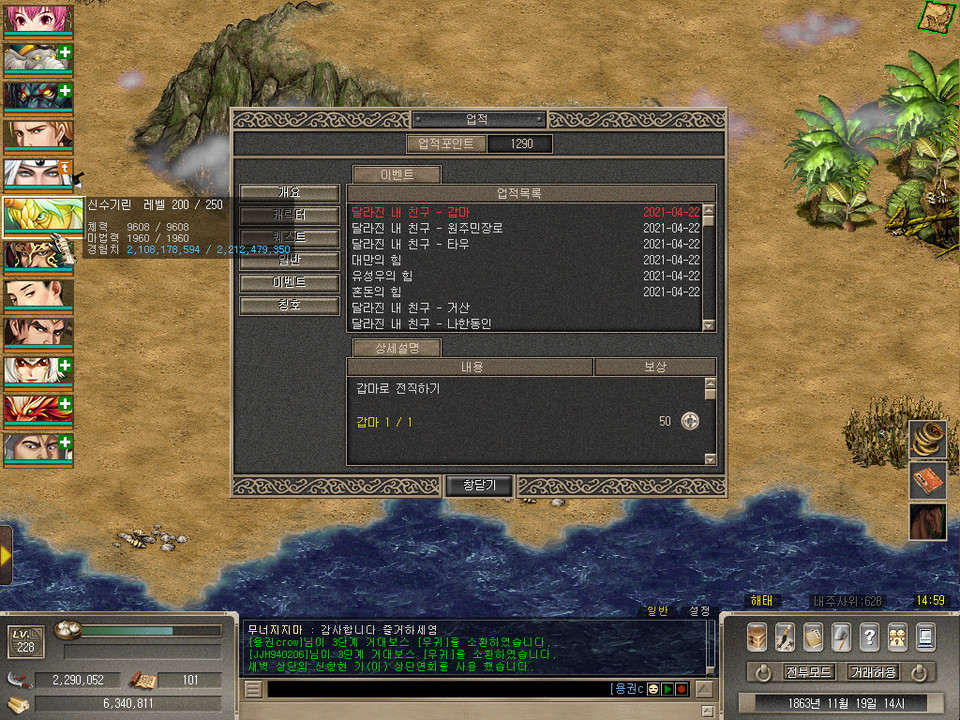Open the question mark help icon
Viewport: 960px width, 720px height.
(869, 636)
